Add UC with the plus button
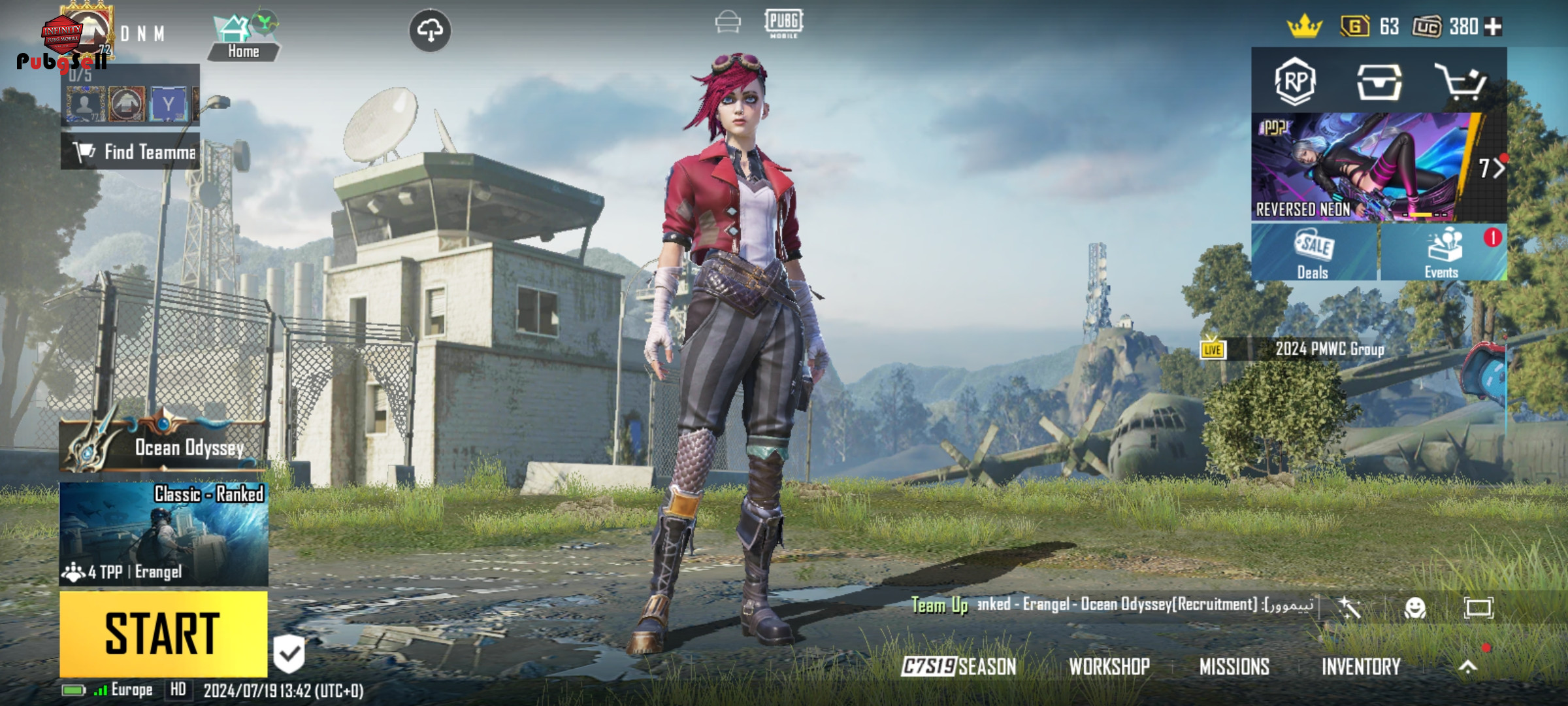The width and height of the screenshot is (1568, 706). [x=1493, y=27]
